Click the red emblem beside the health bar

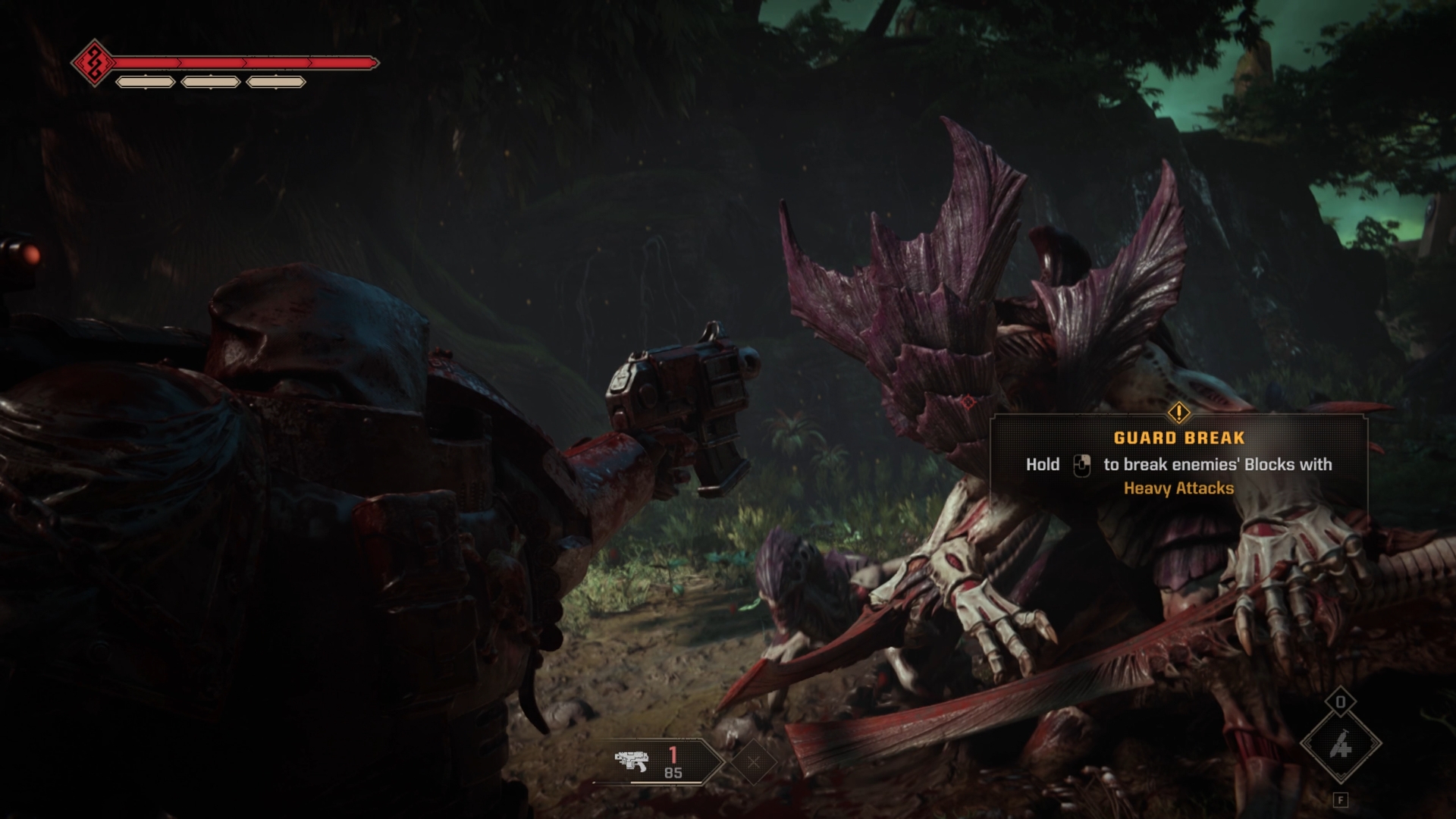click(94, 62)
